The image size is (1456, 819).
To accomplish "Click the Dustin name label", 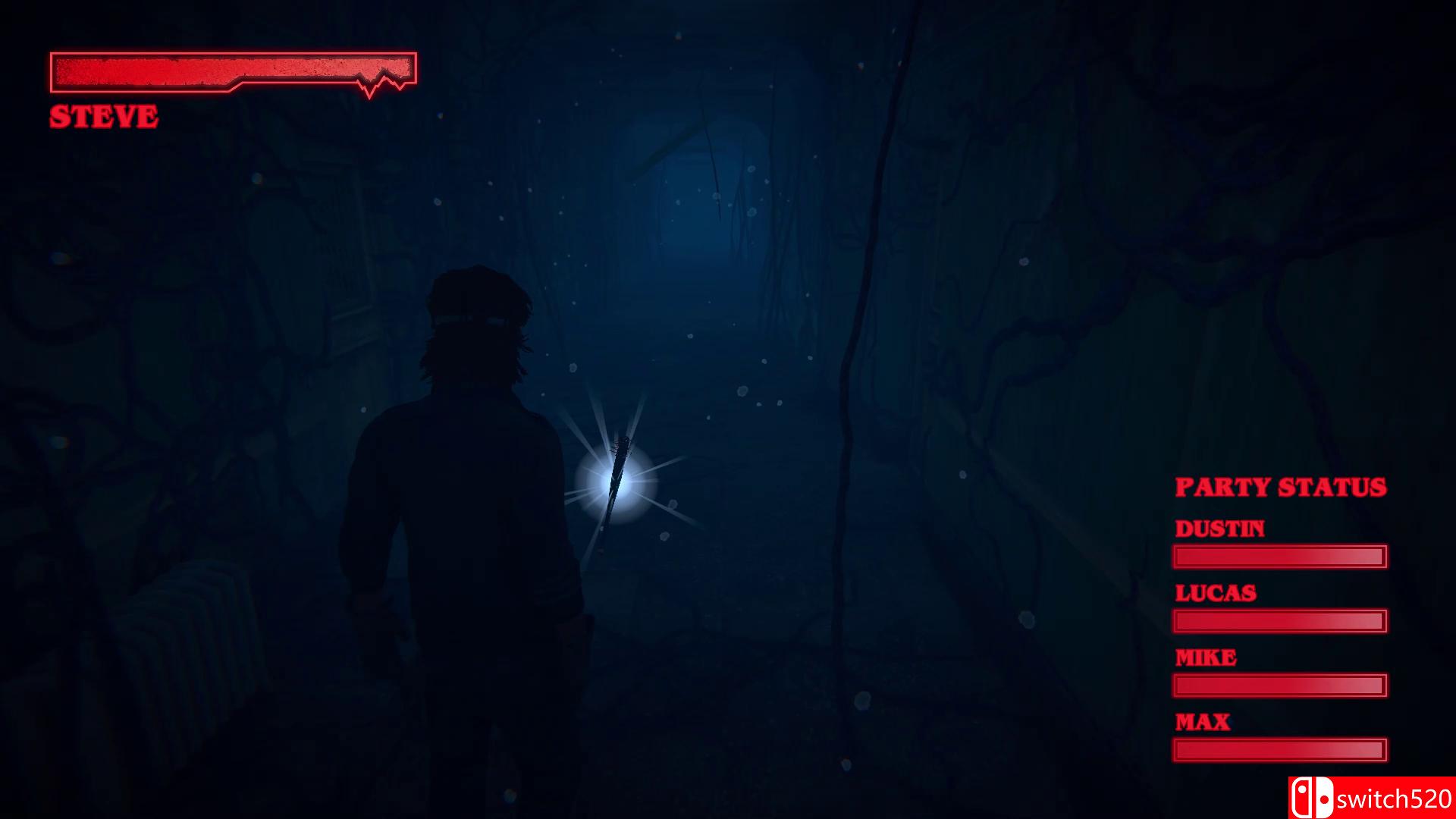I will tap(1220, 529).
